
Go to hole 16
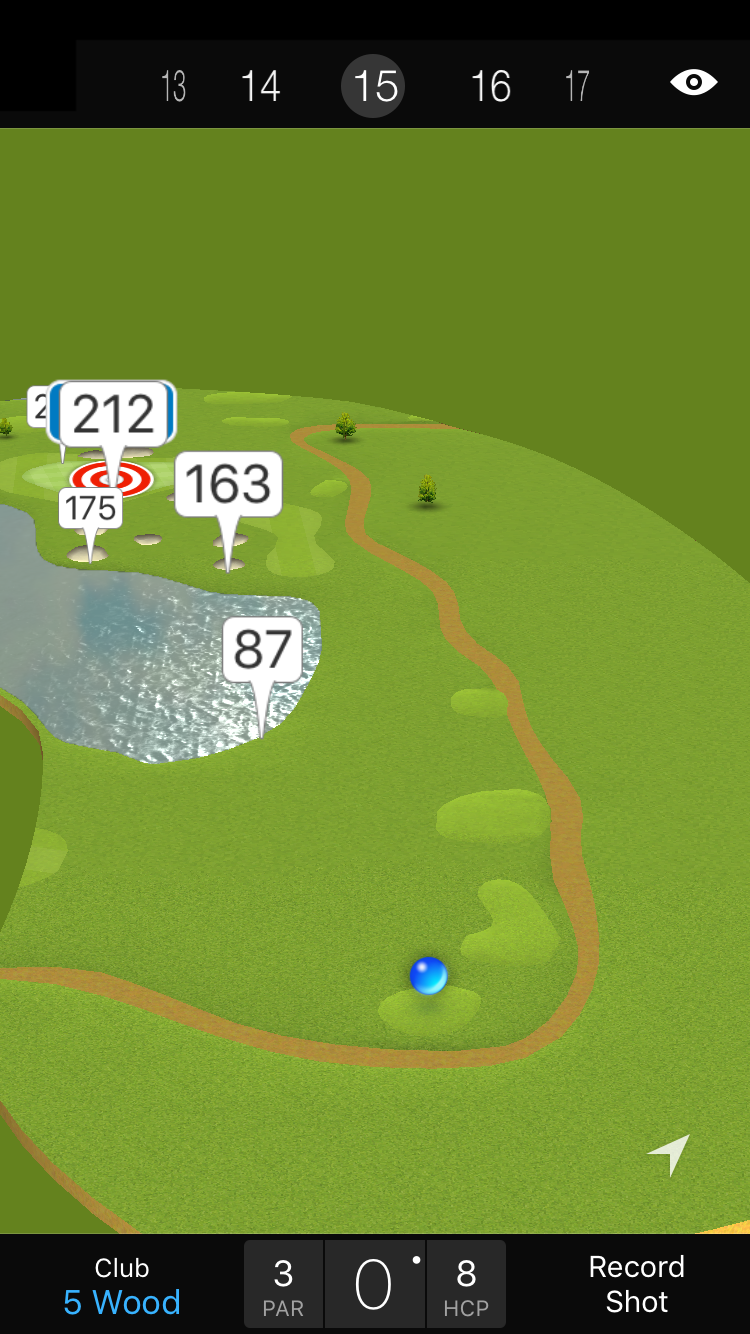tap(491, 86)
